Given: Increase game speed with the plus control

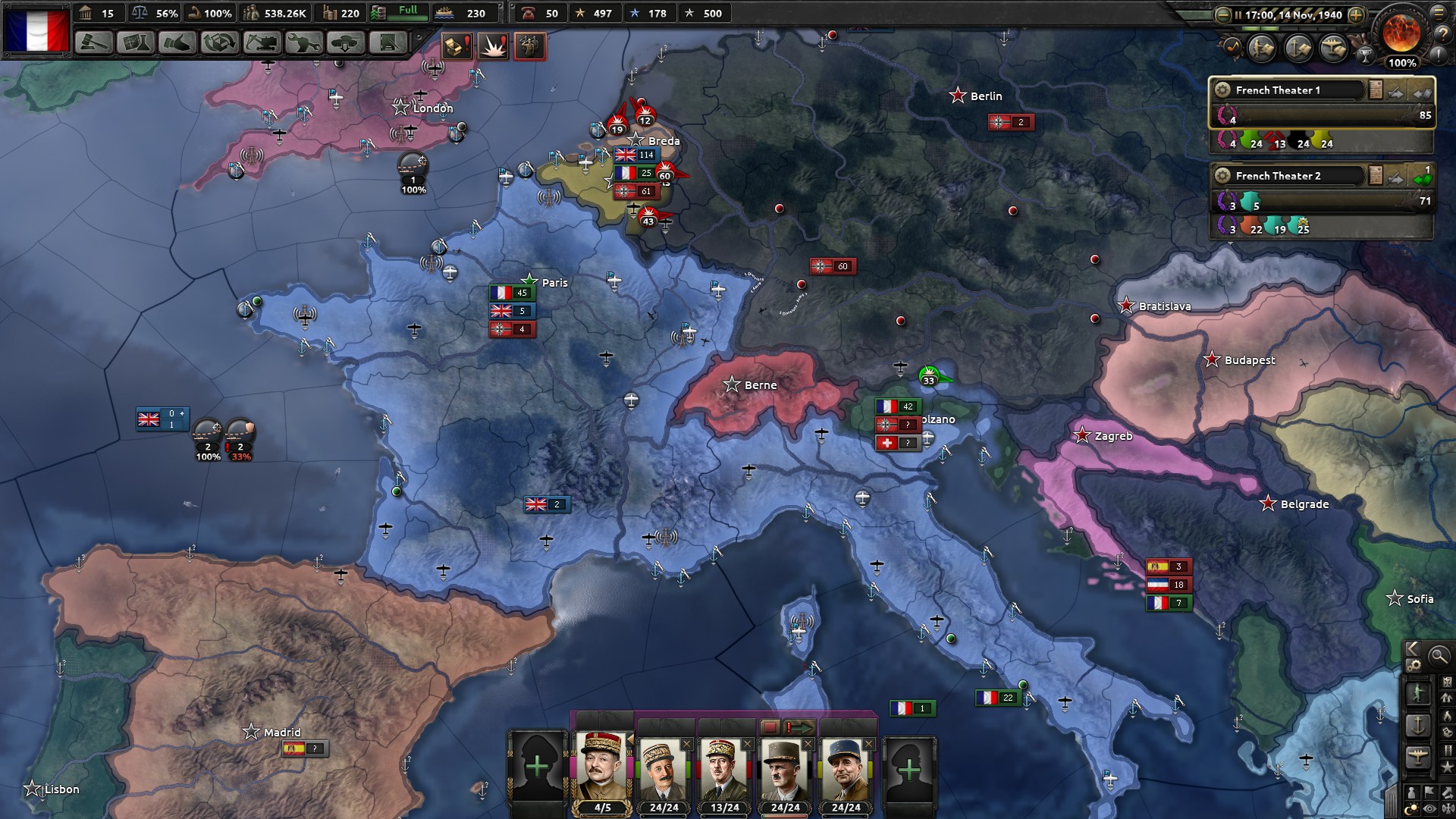Looking at the screenshot, I should [1356, 14].
